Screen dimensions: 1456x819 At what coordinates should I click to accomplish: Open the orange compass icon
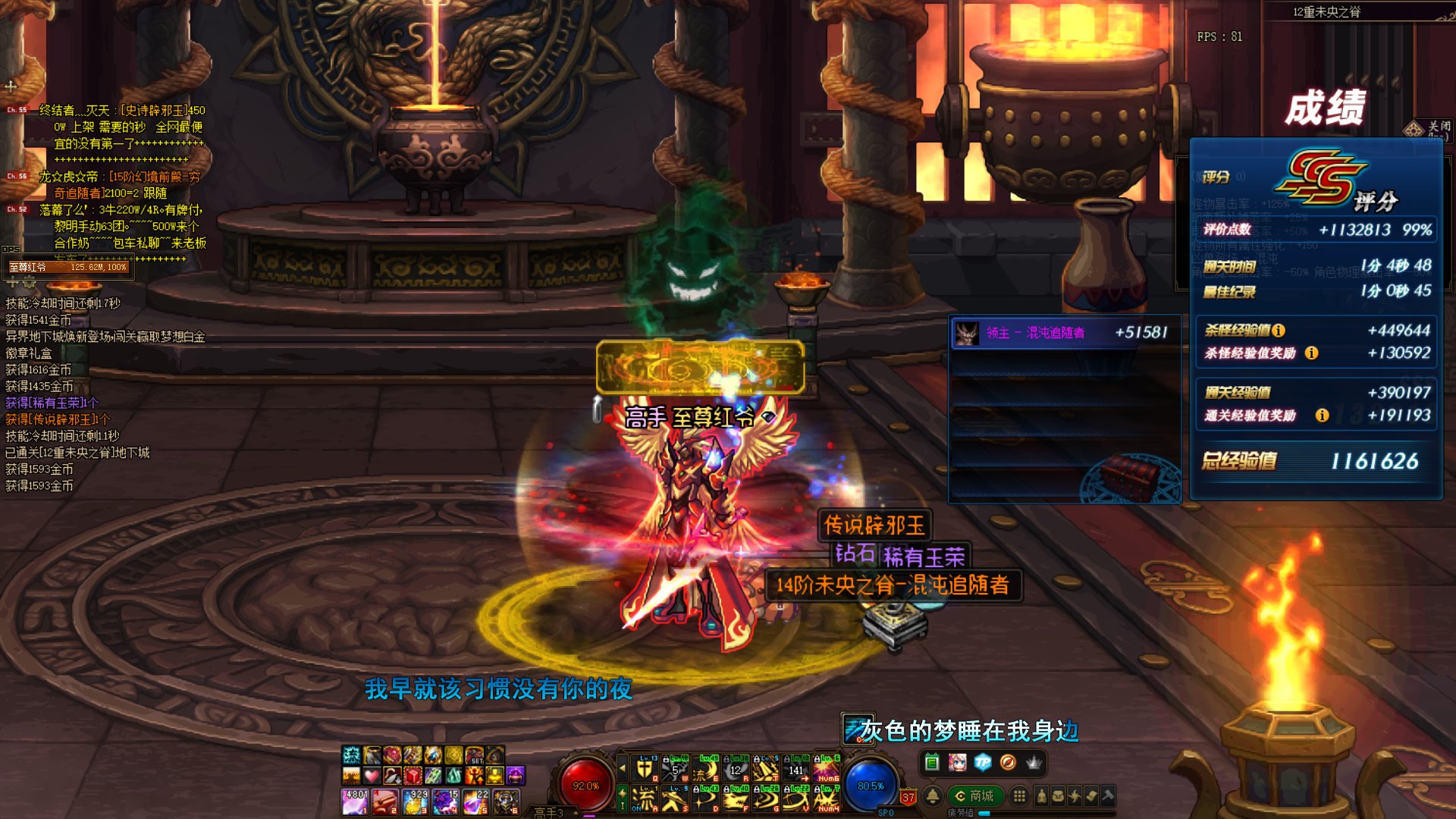pos(1008,762)
